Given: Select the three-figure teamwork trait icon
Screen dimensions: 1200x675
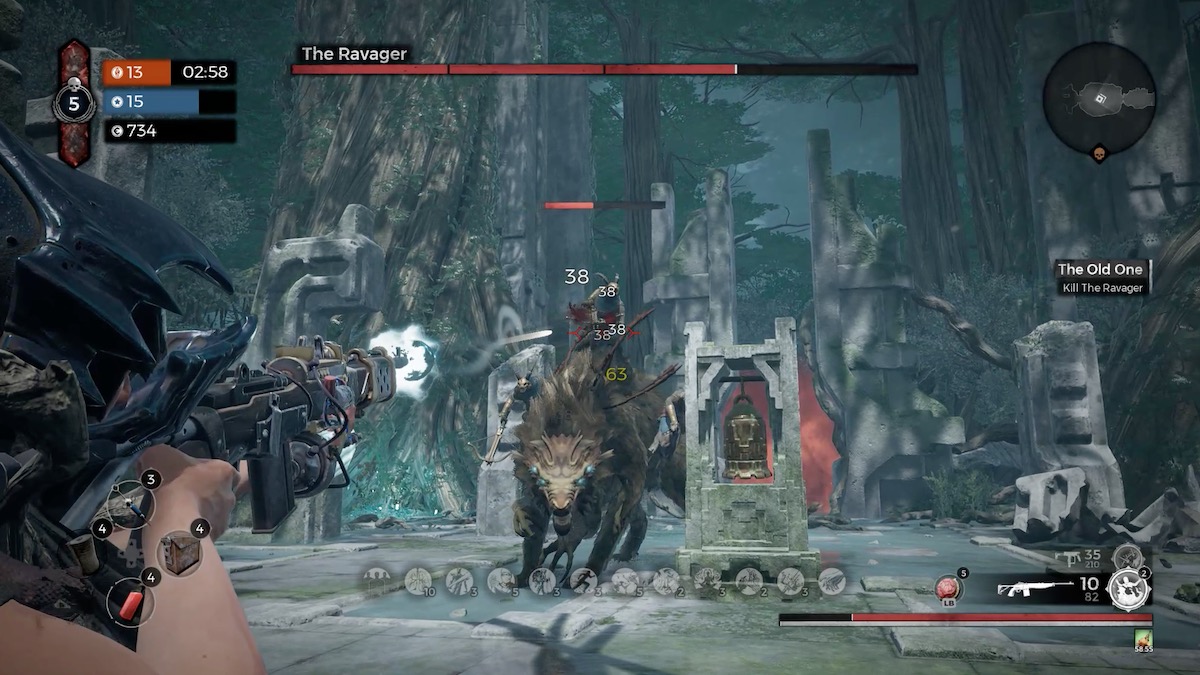Looking at the screenshot, I should point(377,580).
